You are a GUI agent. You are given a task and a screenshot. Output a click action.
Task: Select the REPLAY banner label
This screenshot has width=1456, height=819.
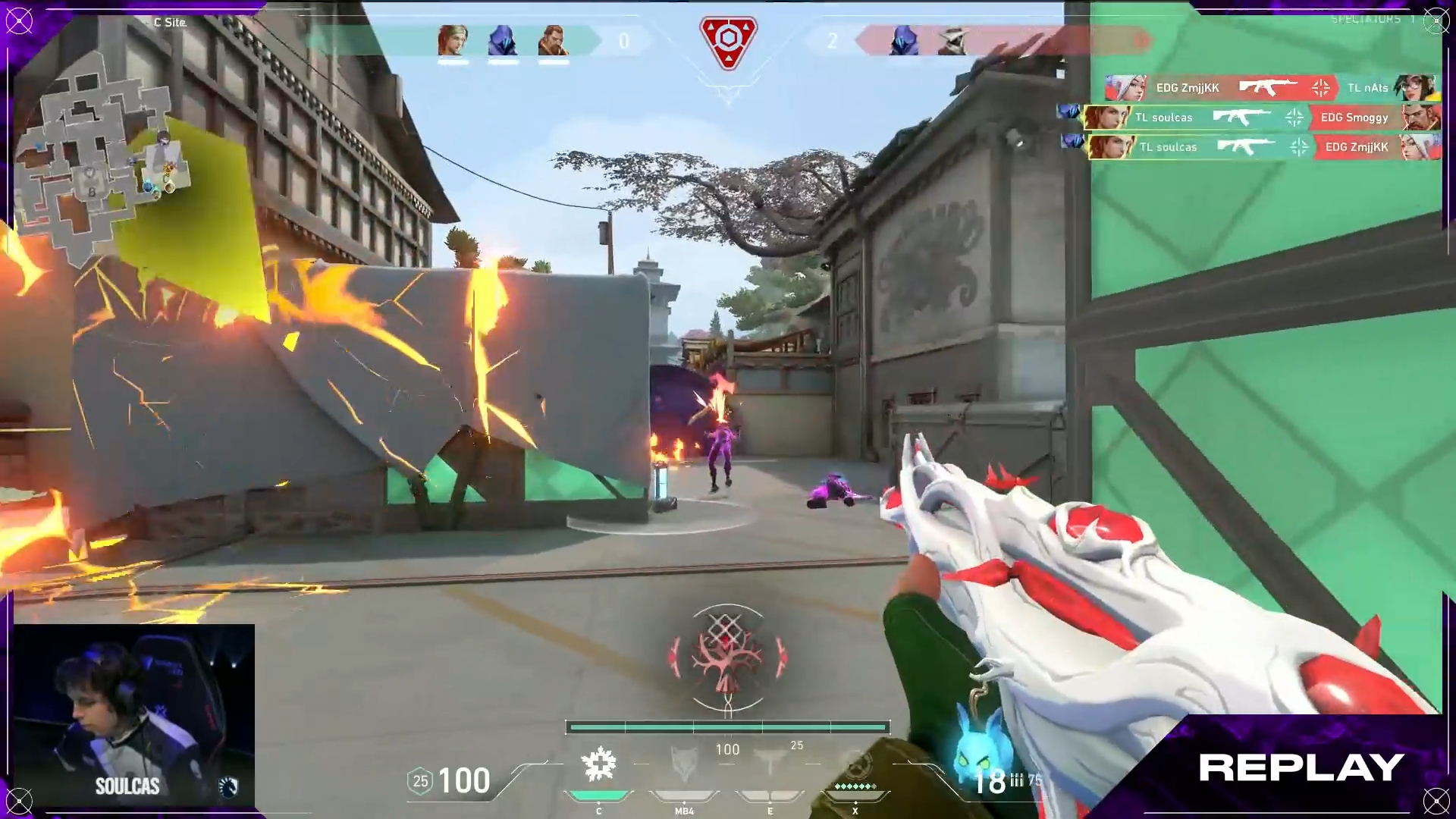pos(1301,767)
